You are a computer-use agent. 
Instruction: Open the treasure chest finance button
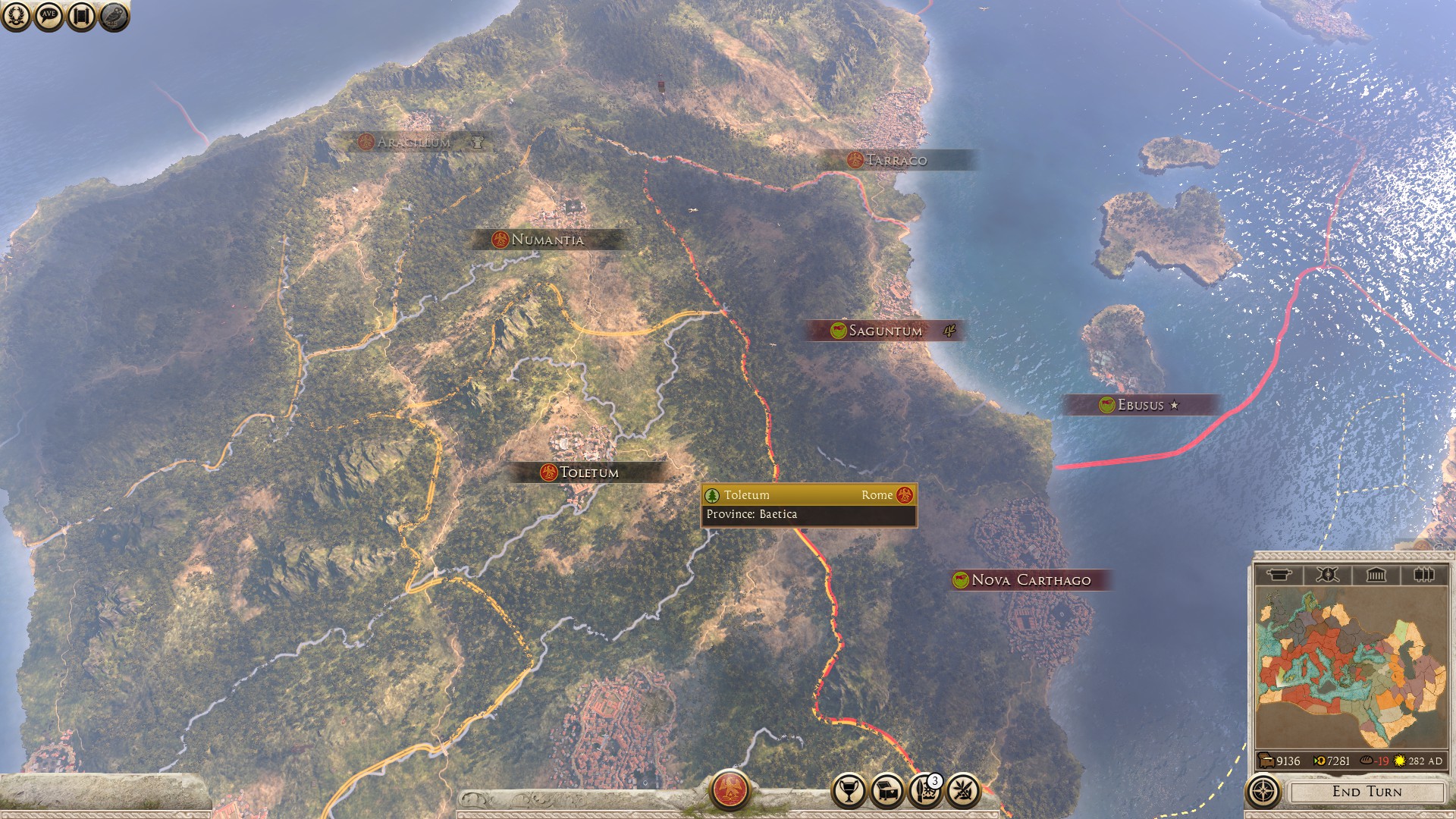pyautogui.click(x=887, y=792)
